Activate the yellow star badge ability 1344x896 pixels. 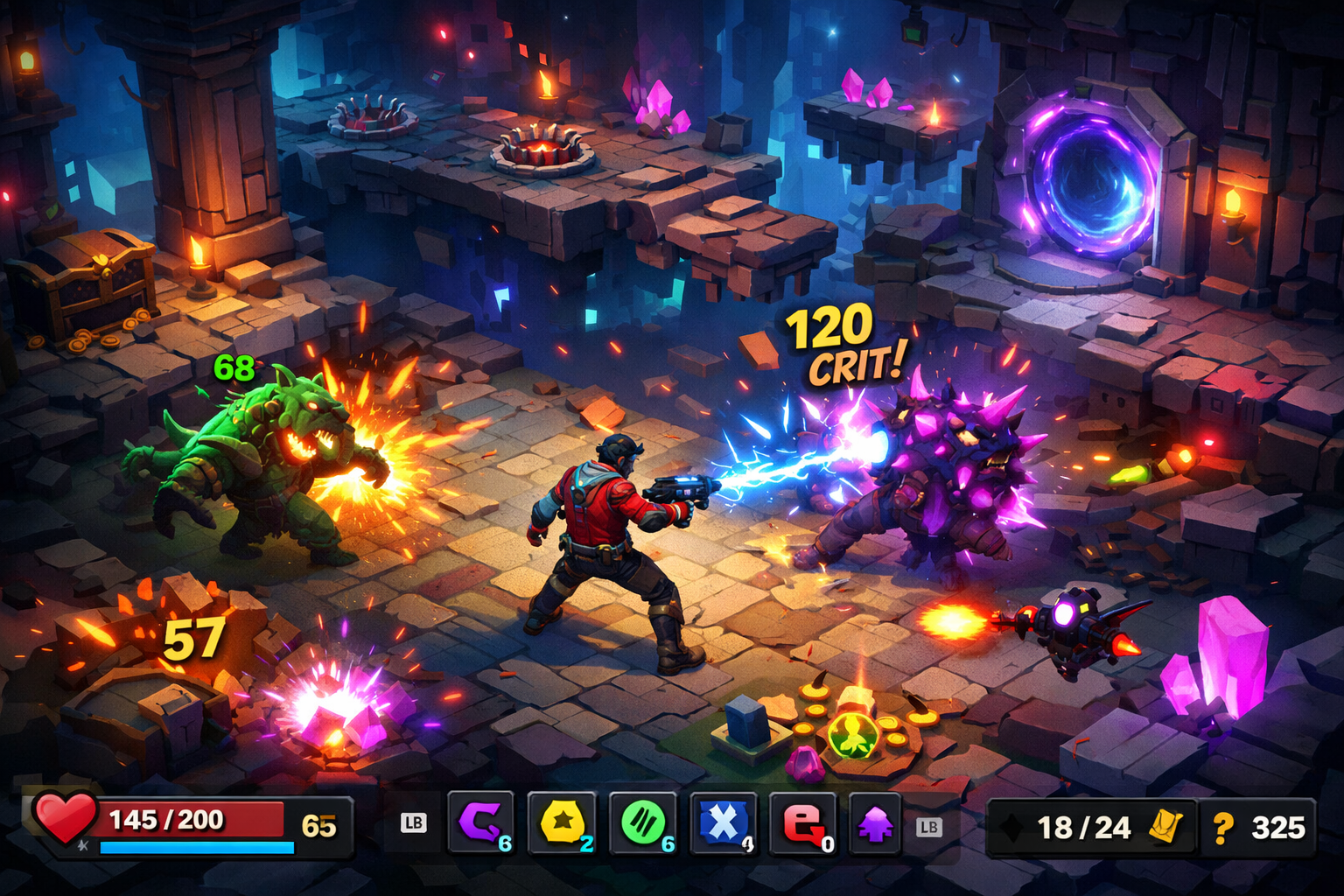click(x=561, y=822)
